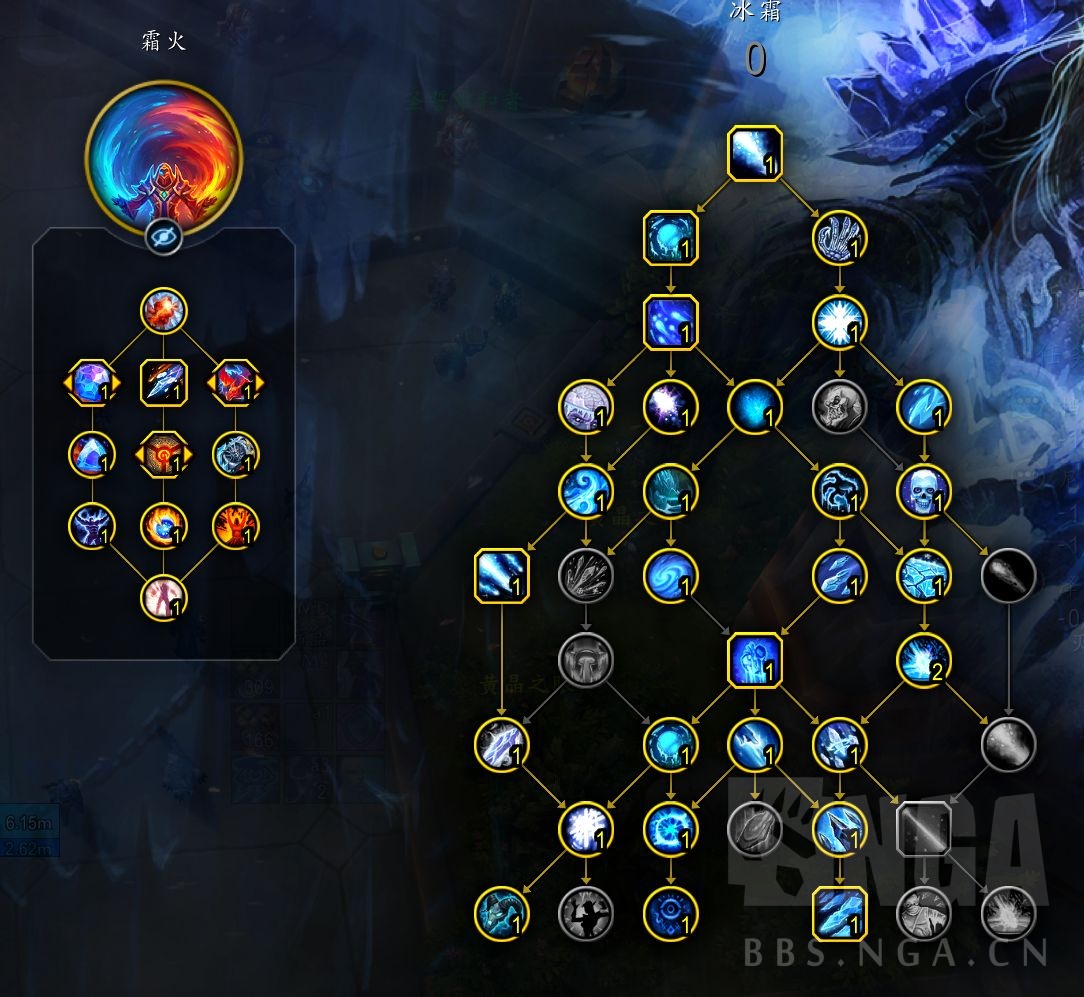The height and width of the screenshot is (997, 1084).
Task: Select the skeletal ice hand talent
Action: click(x=838, y=237)
